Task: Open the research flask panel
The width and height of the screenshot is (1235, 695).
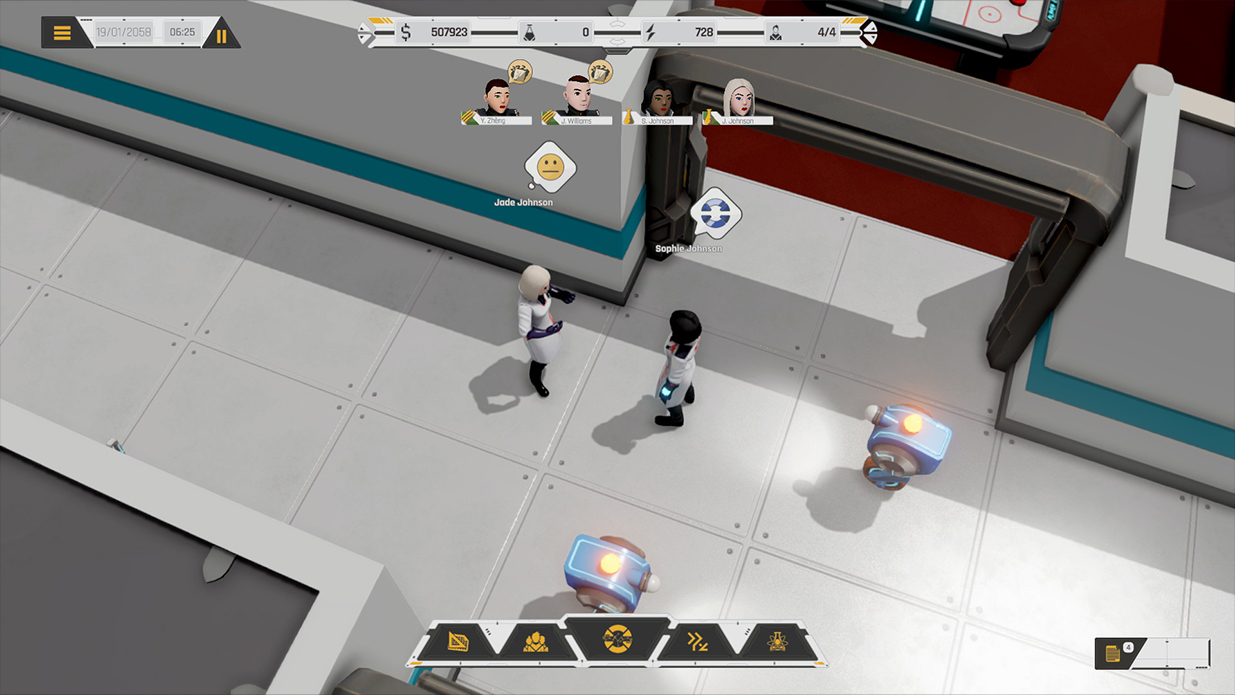Action: pyautogui.click(x=776, y=641)
